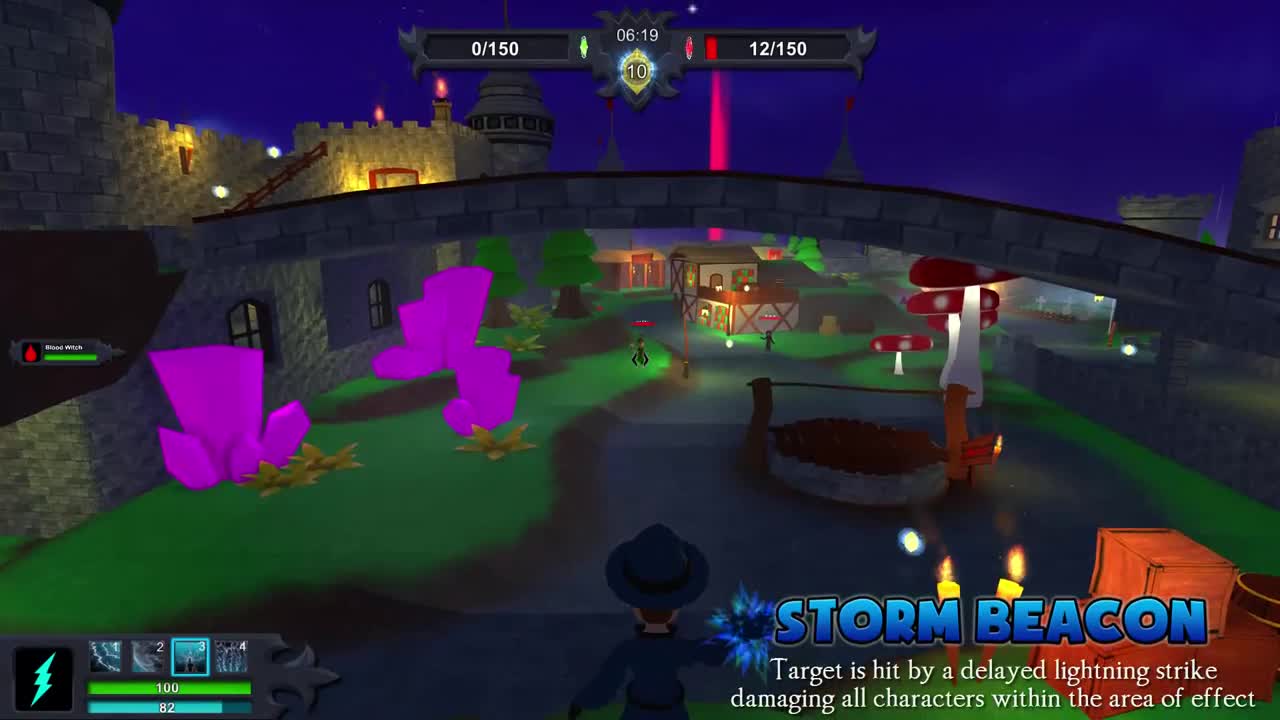Open the match timer showing 06:19
Viewport: 1280px width, 720px height.
[x=637, y=33]
